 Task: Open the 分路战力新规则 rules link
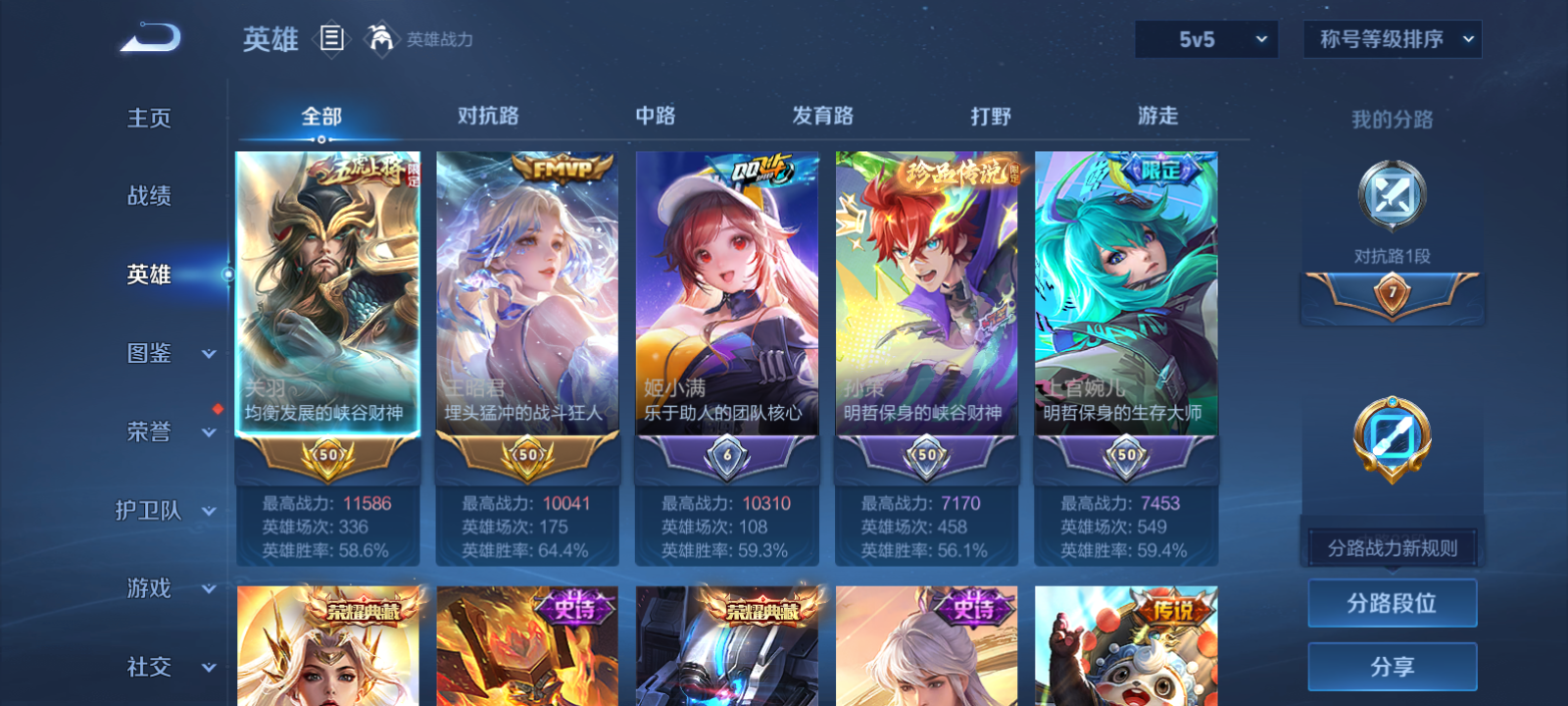[x=1390, y=547]
